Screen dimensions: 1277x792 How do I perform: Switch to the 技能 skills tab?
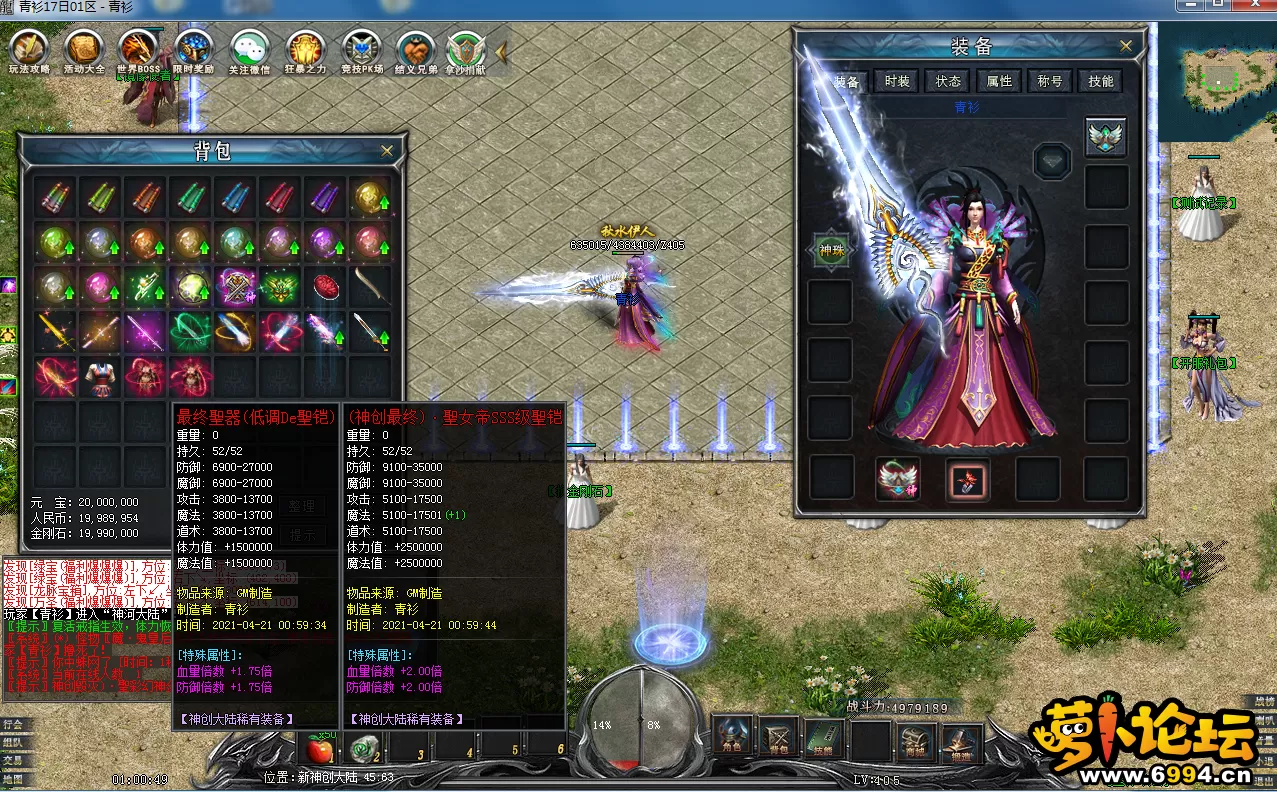1101,81
